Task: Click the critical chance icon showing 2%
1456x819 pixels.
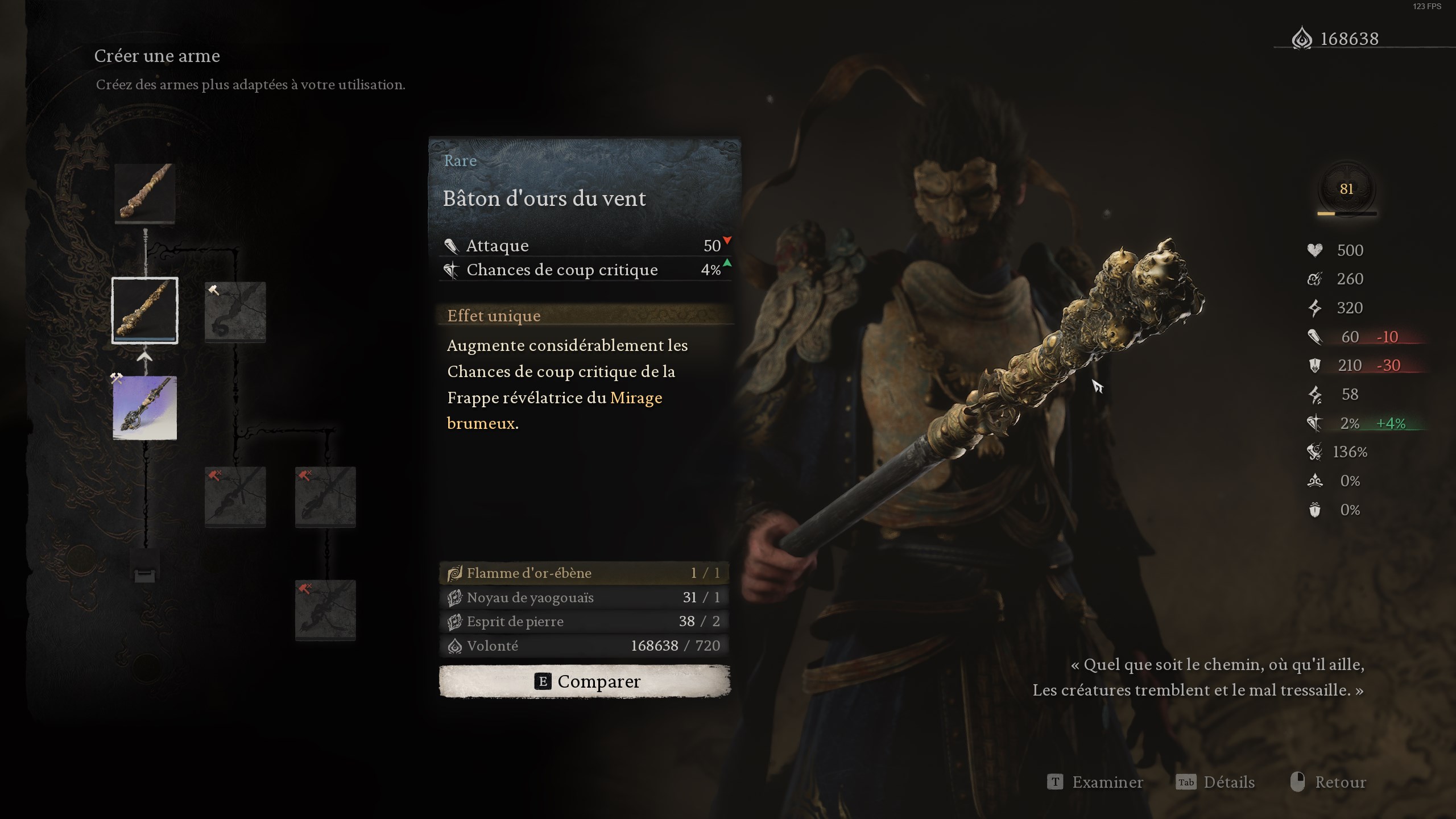Action: coord(1316,423)
